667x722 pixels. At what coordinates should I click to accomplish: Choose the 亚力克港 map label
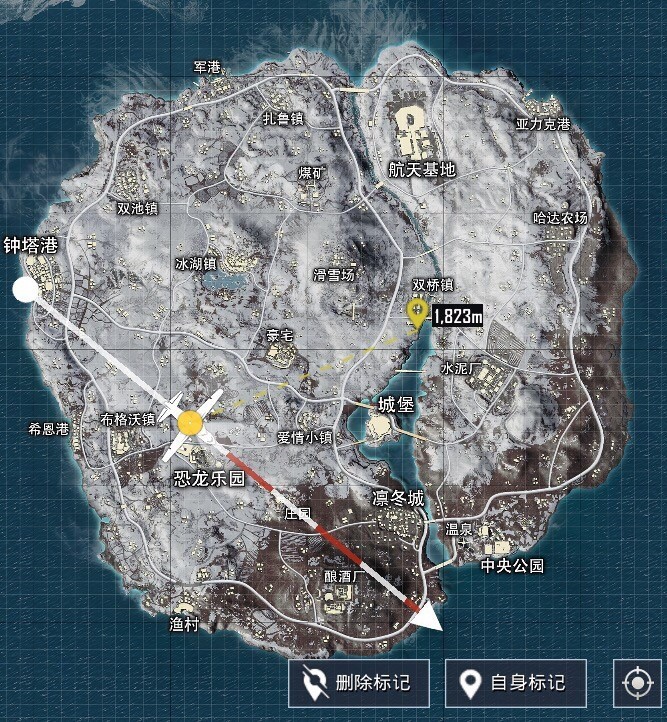click(x=543, y=125)
